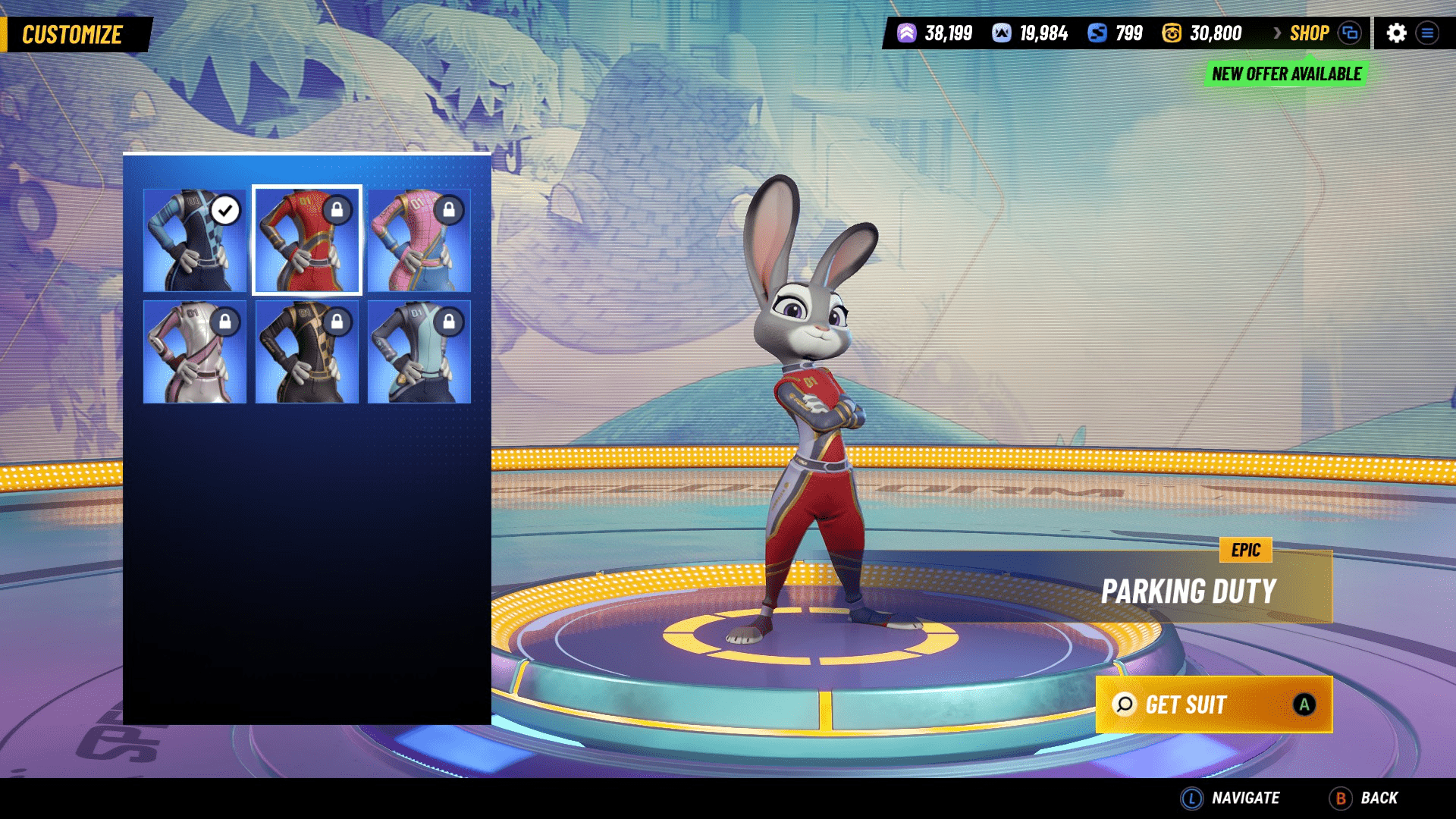Click the Get Suit button
Screen dimensions: 1456x819
1213,704
